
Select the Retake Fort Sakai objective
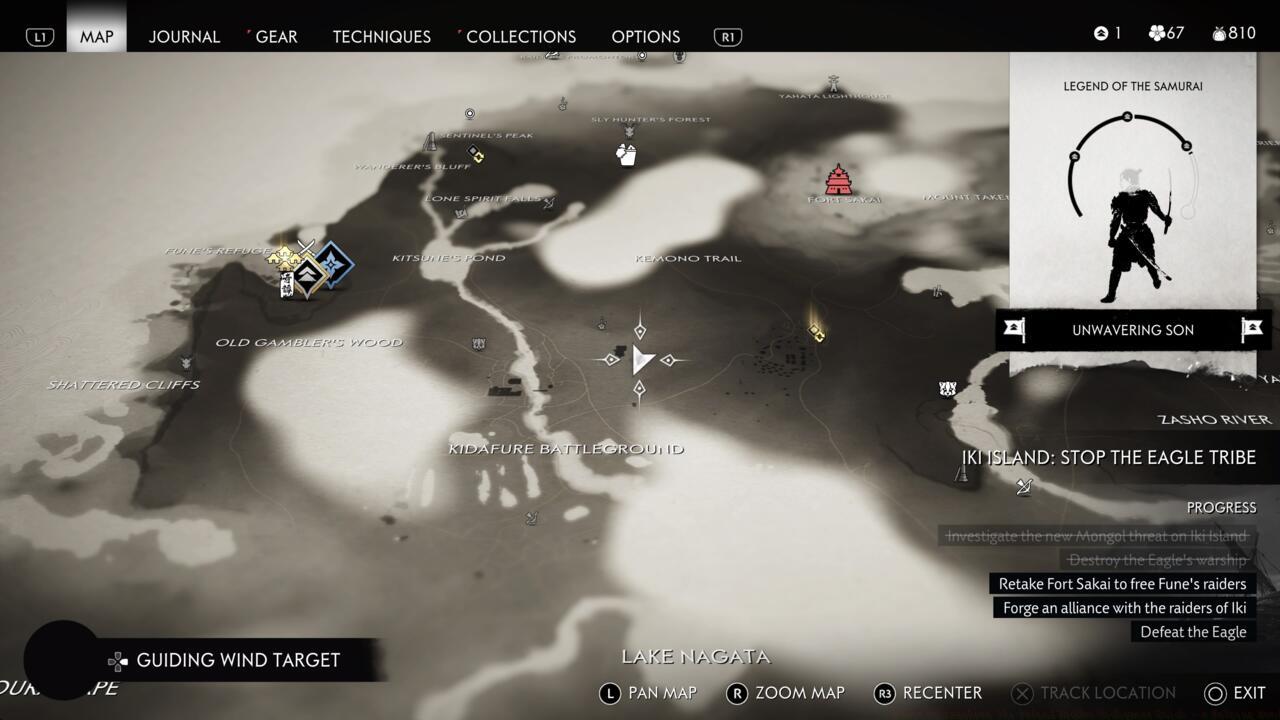1122,584
